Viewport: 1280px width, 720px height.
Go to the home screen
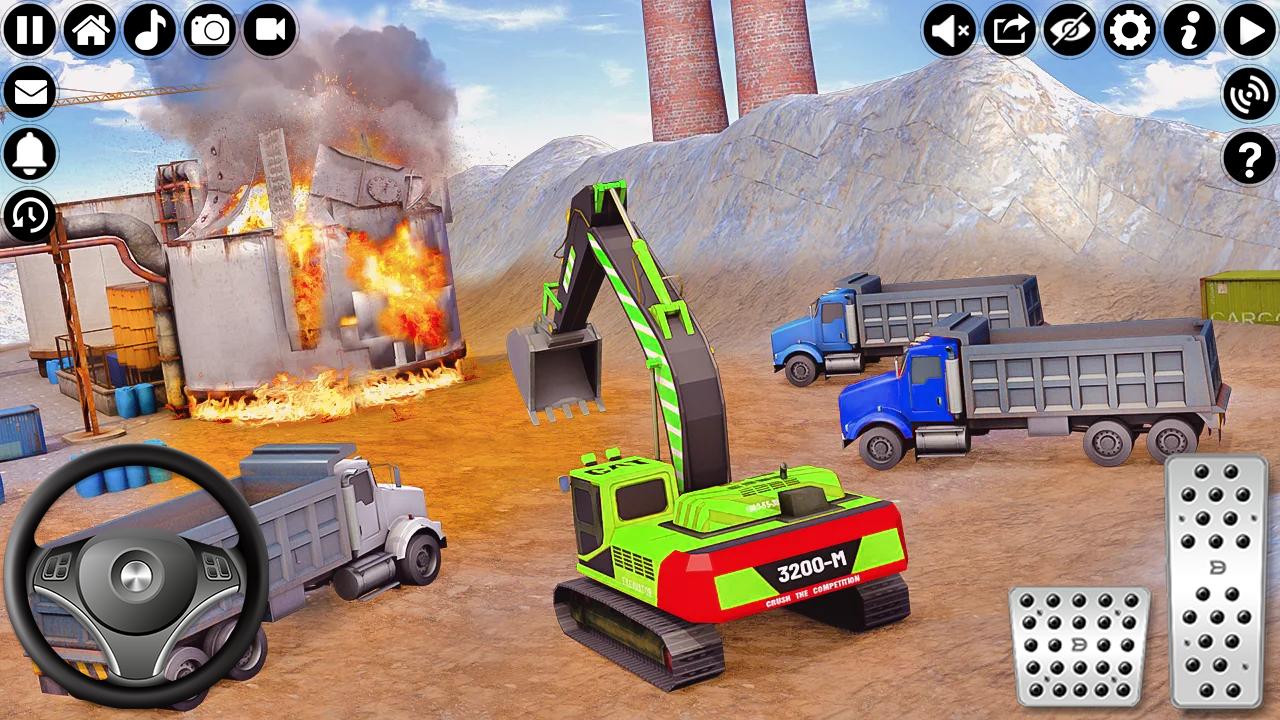pyautogui.click(x=90, y=30)
